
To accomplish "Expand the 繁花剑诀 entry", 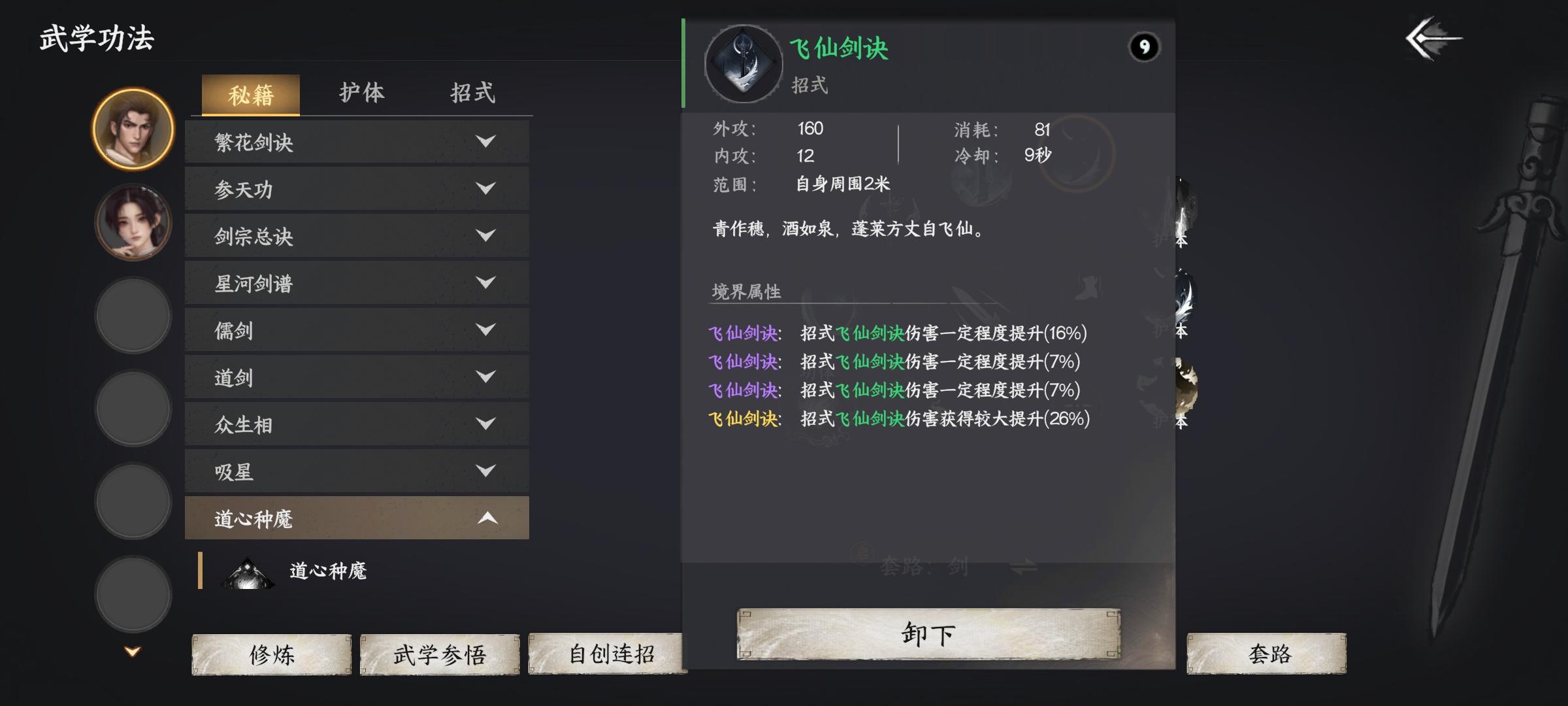I will (356, 142).
